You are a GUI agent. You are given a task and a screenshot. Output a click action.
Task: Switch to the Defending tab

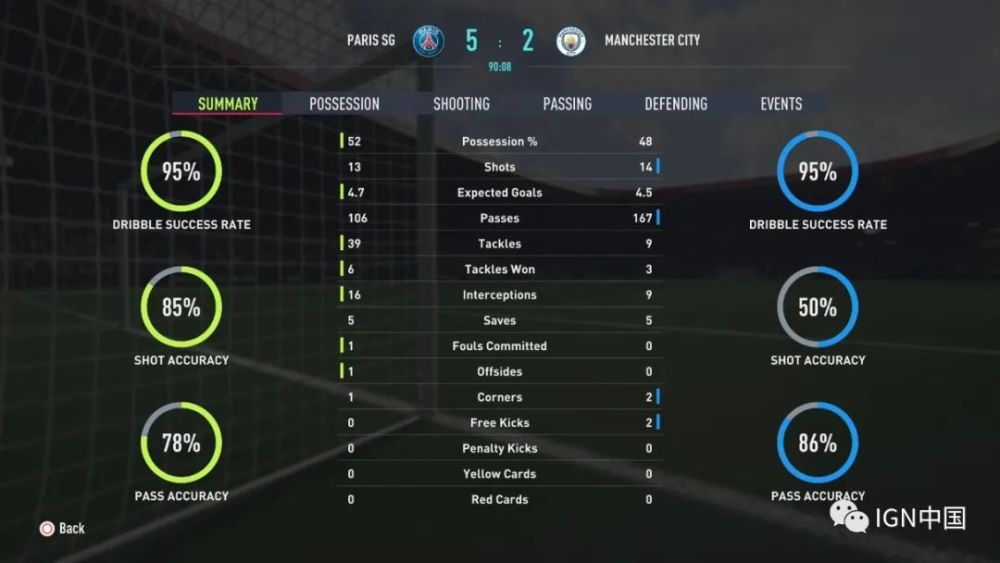click(x=675, y=104)
